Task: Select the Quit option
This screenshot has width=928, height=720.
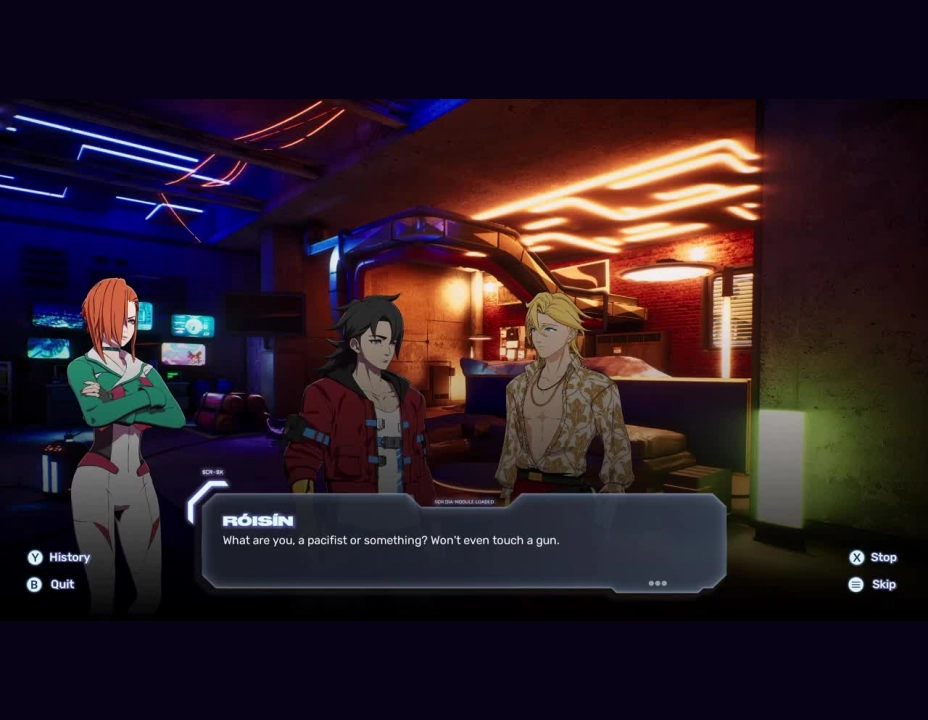Action: (51, 584)
